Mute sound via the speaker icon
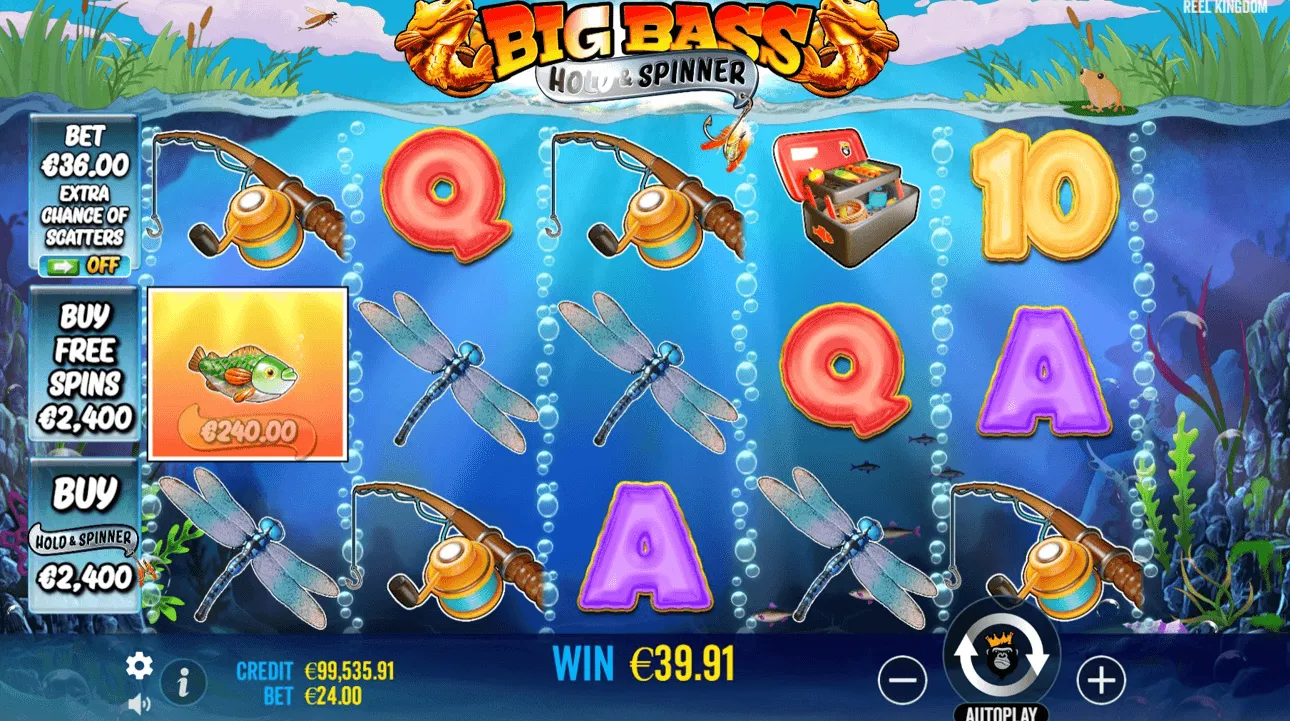Screen dimensions: 1290x721 tap(139, 704)
